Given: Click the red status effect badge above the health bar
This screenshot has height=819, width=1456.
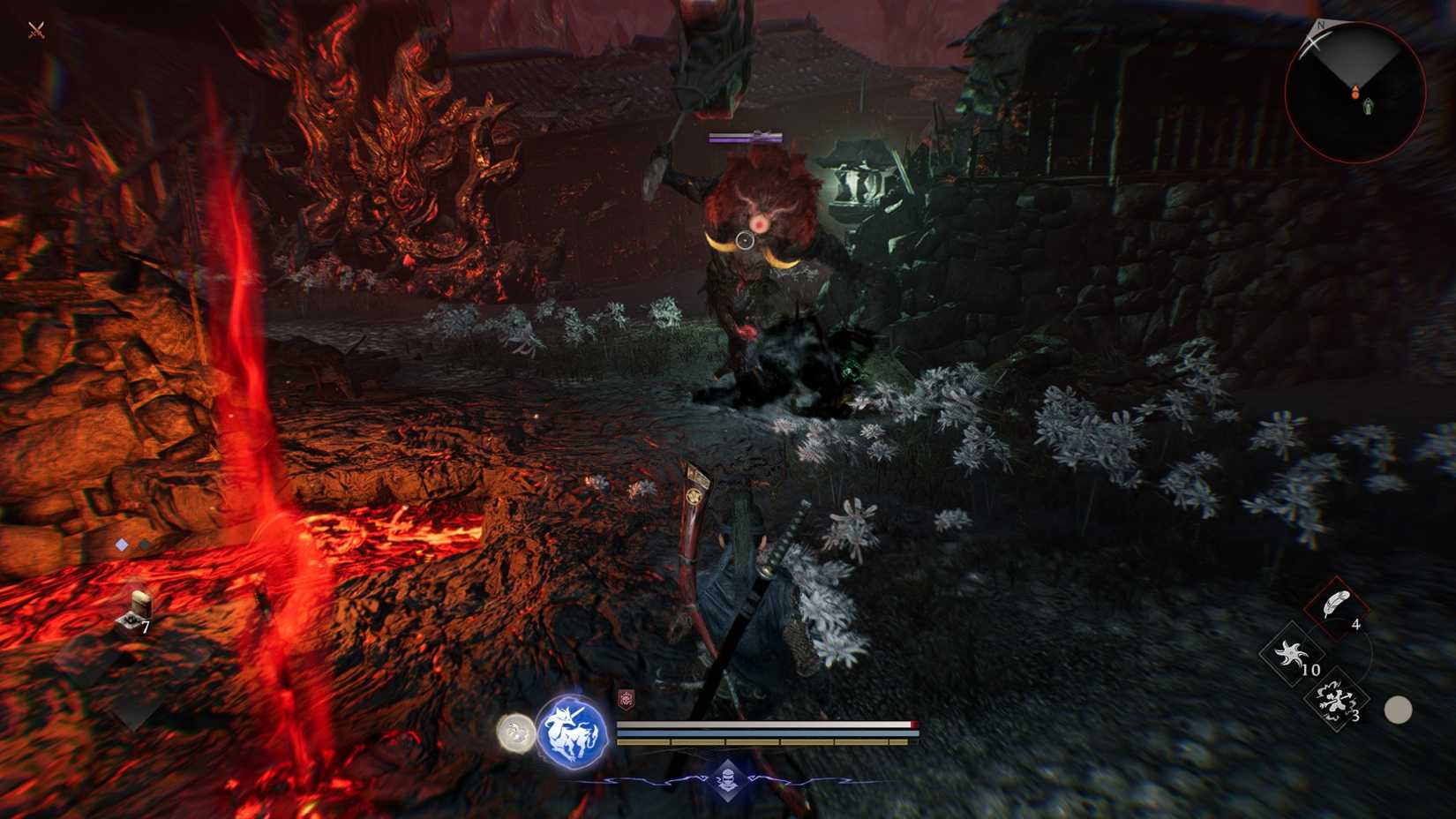Looking at the screenshot, I should 628,699.
